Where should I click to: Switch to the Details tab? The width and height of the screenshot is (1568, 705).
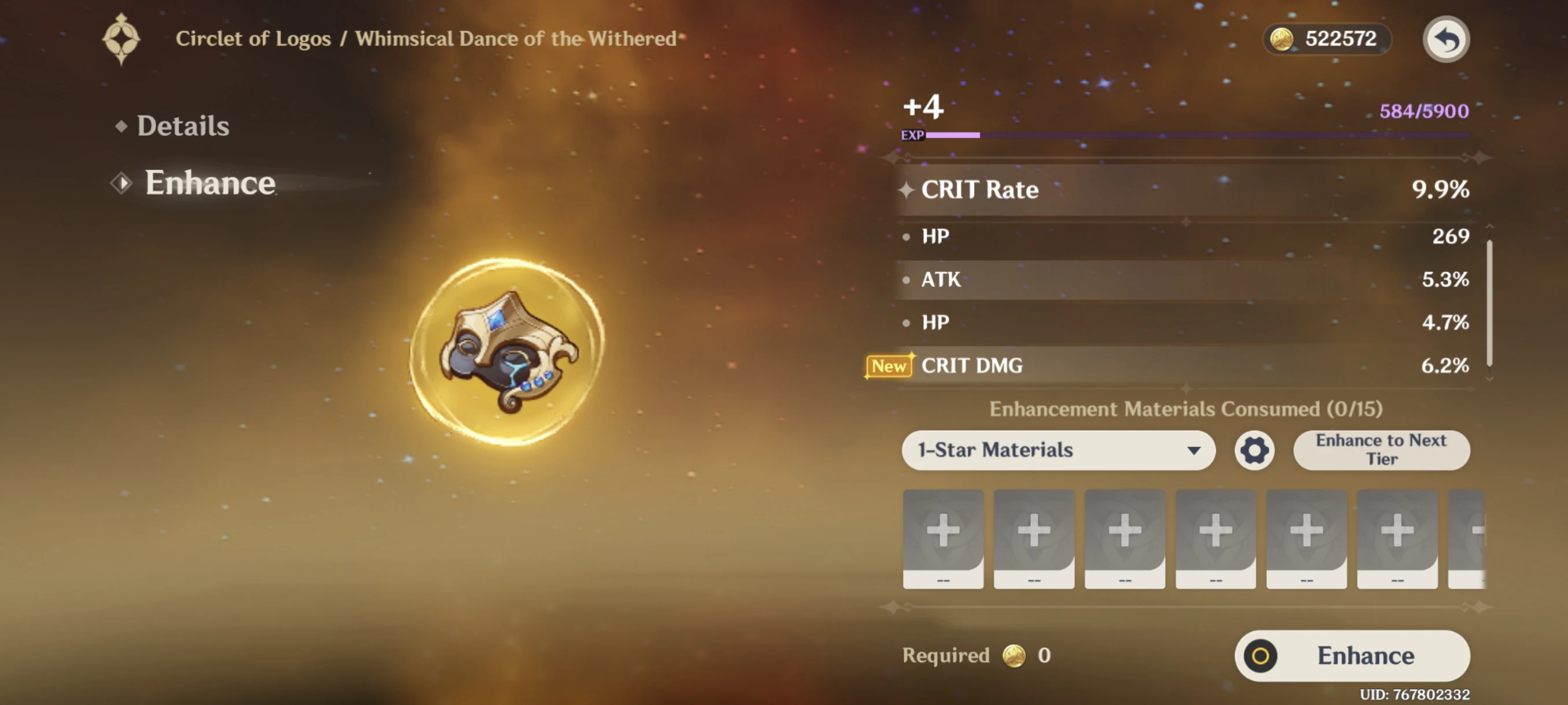click(183, 126)
